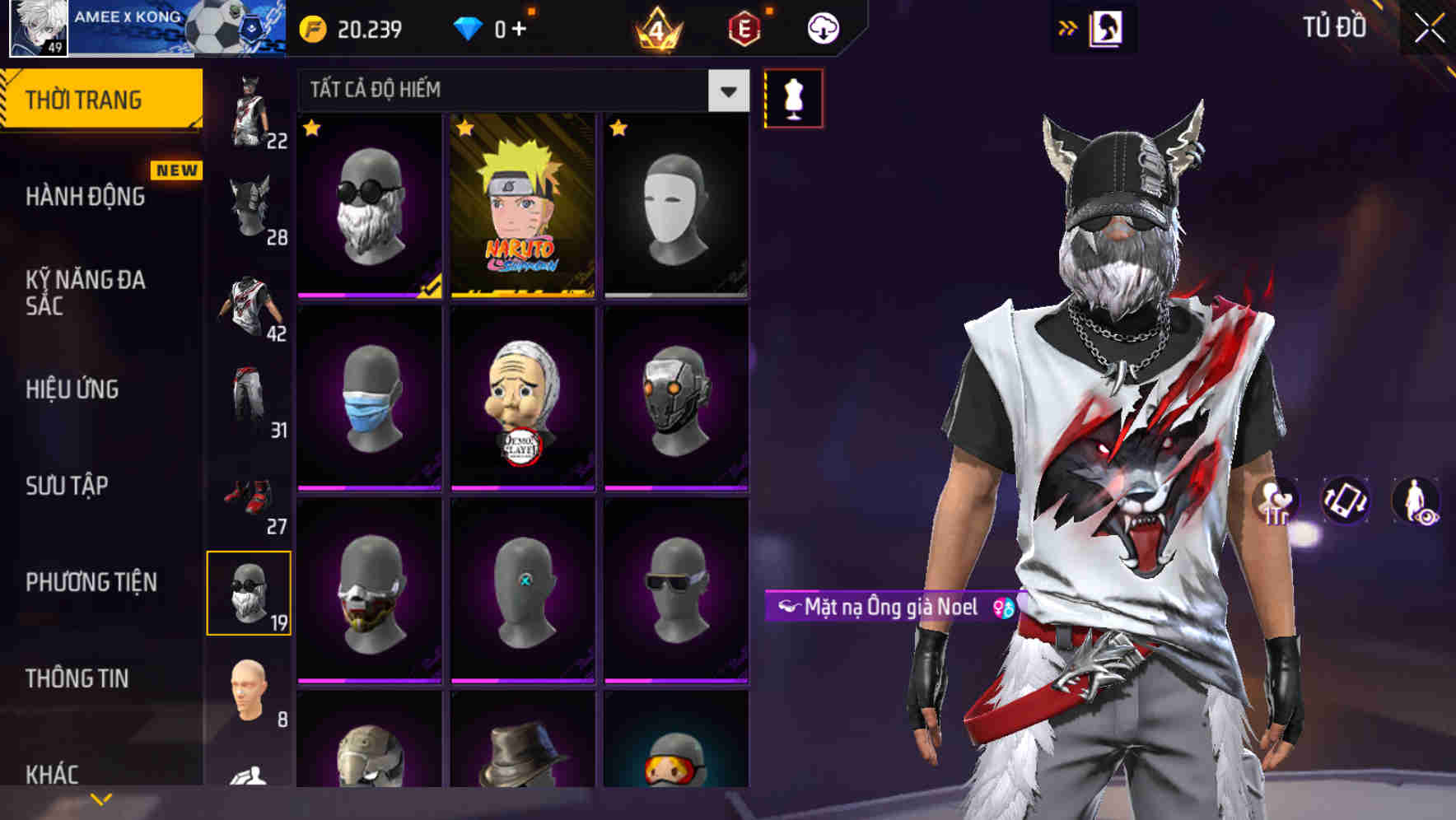1456x820 pixels.
Task: Toggle the starred Naruto Shippuden mask favorite
Action: click(465, 129)
